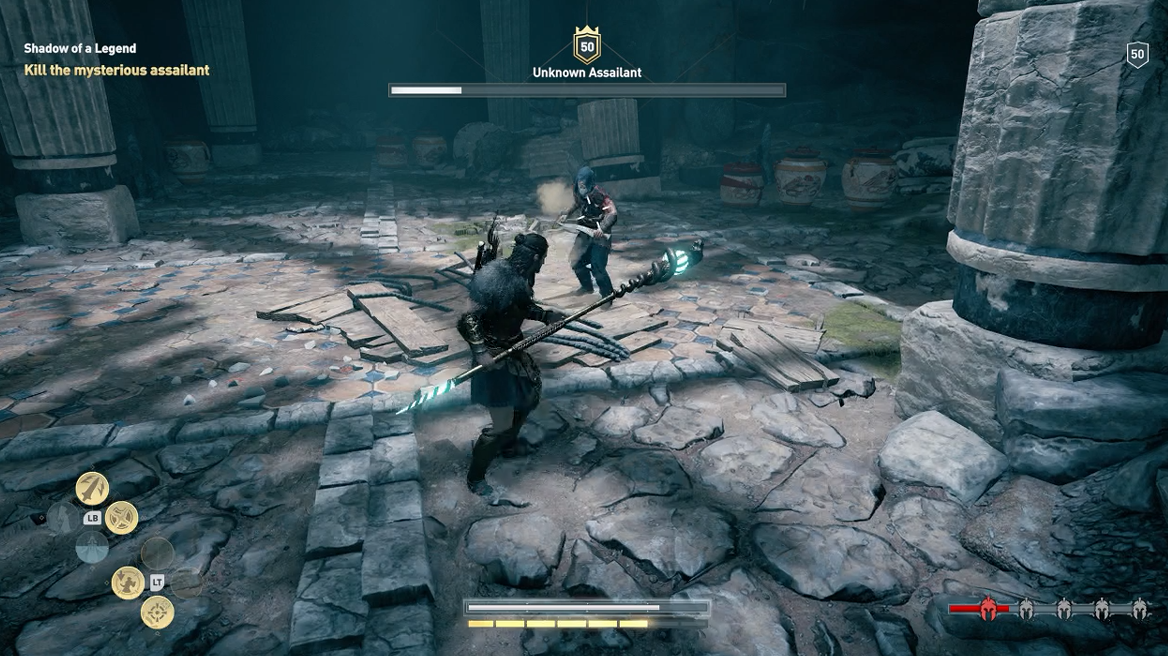Viewport: 1168px width, 656px height.
Task: Activate the crosshair target ability
Action: pos(157,612)
